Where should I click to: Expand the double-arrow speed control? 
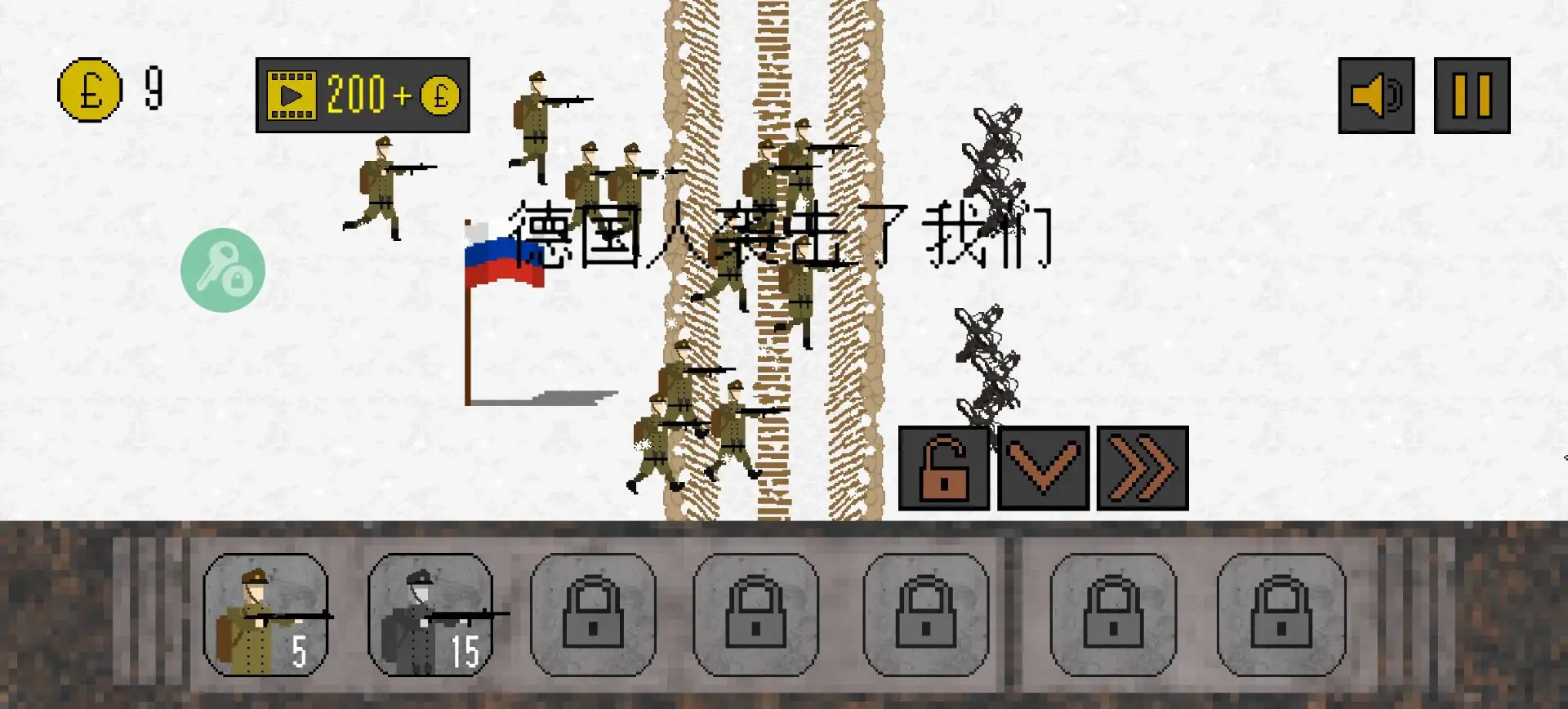1142,467
